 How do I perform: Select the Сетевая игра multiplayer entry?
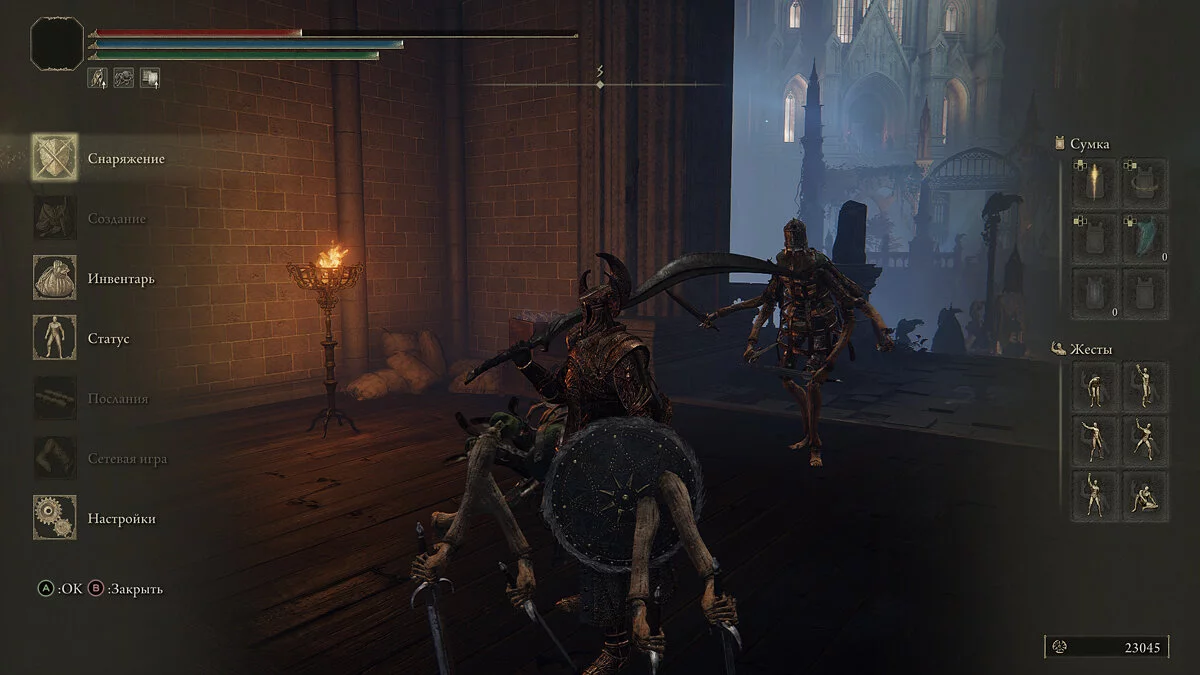[x=55, y=458]
